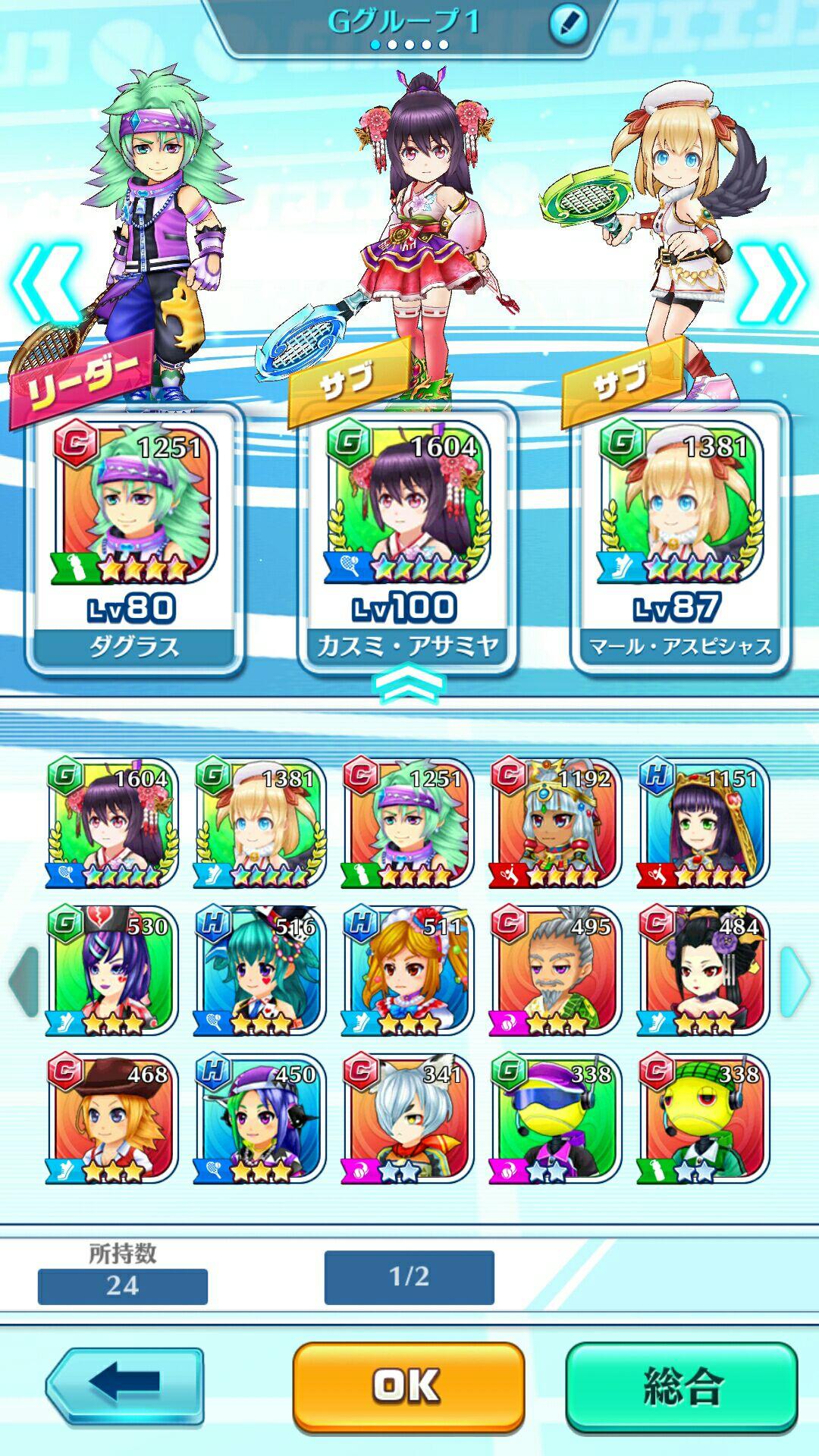Select the 484 power black-haired geisha character
Screen dimensions: 819x1456
703,971
